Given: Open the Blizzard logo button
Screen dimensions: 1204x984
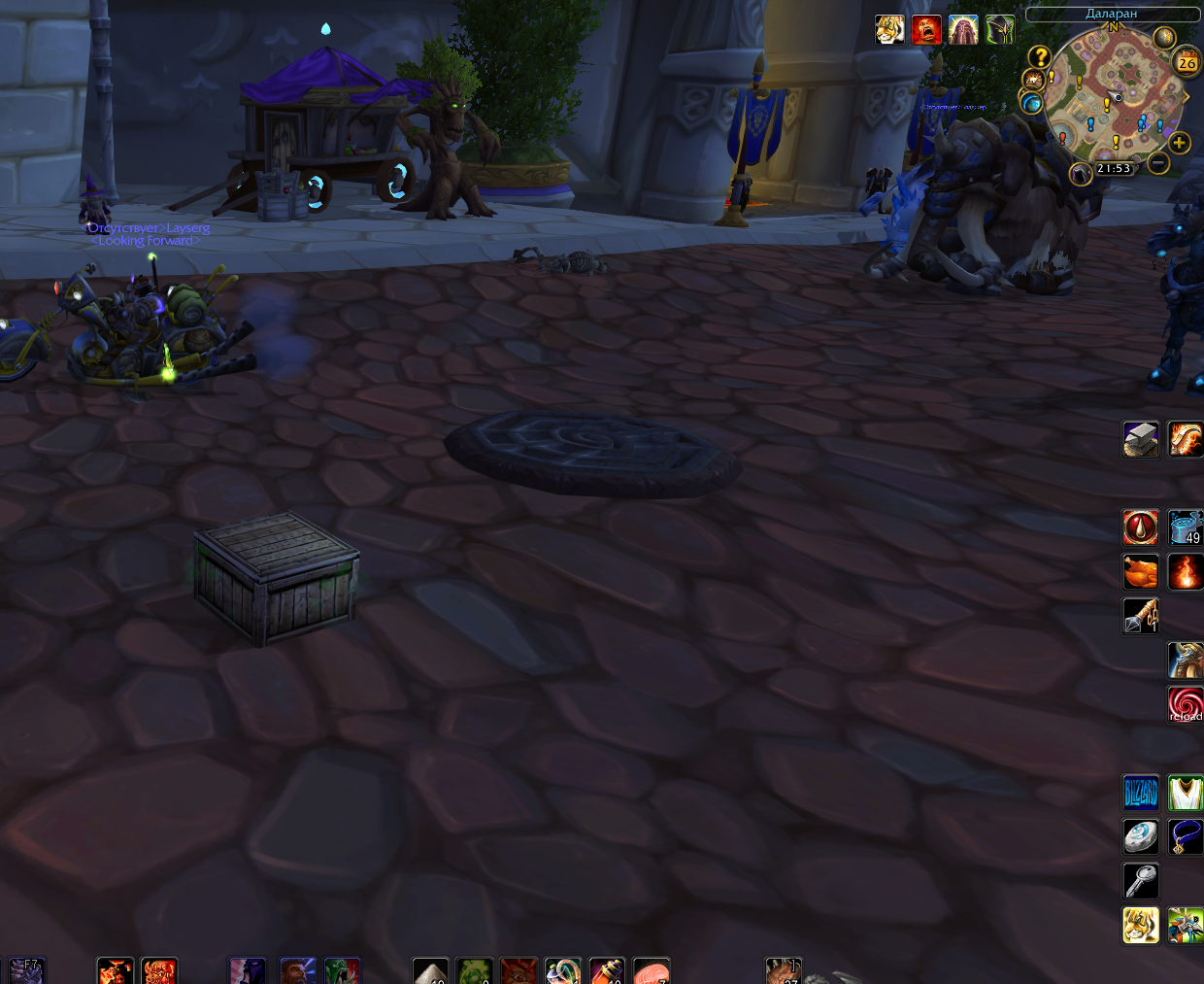Looking at the screenshot, I should [1141, 793].
